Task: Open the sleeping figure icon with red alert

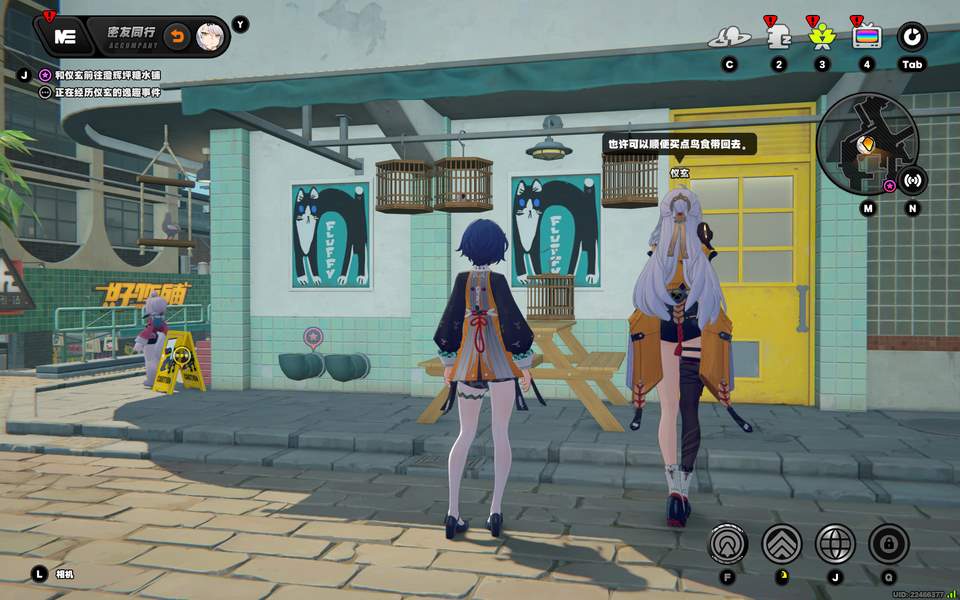Action: pyautogui.click(x=777, y=38)
